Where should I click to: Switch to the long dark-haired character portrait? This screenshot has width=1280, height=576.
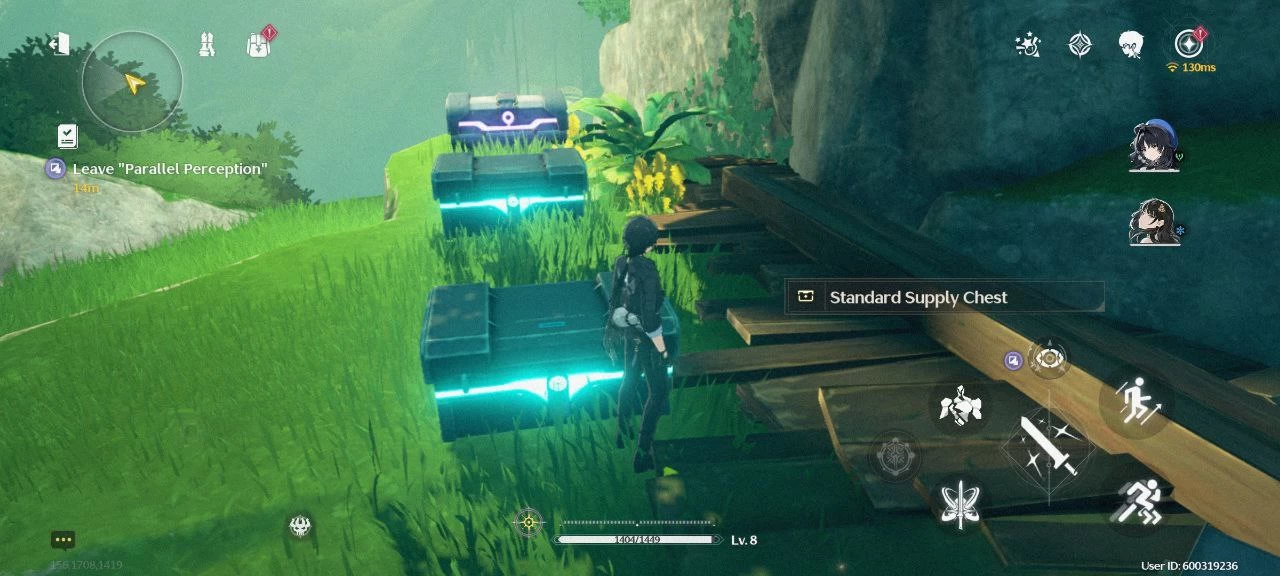1153,222
